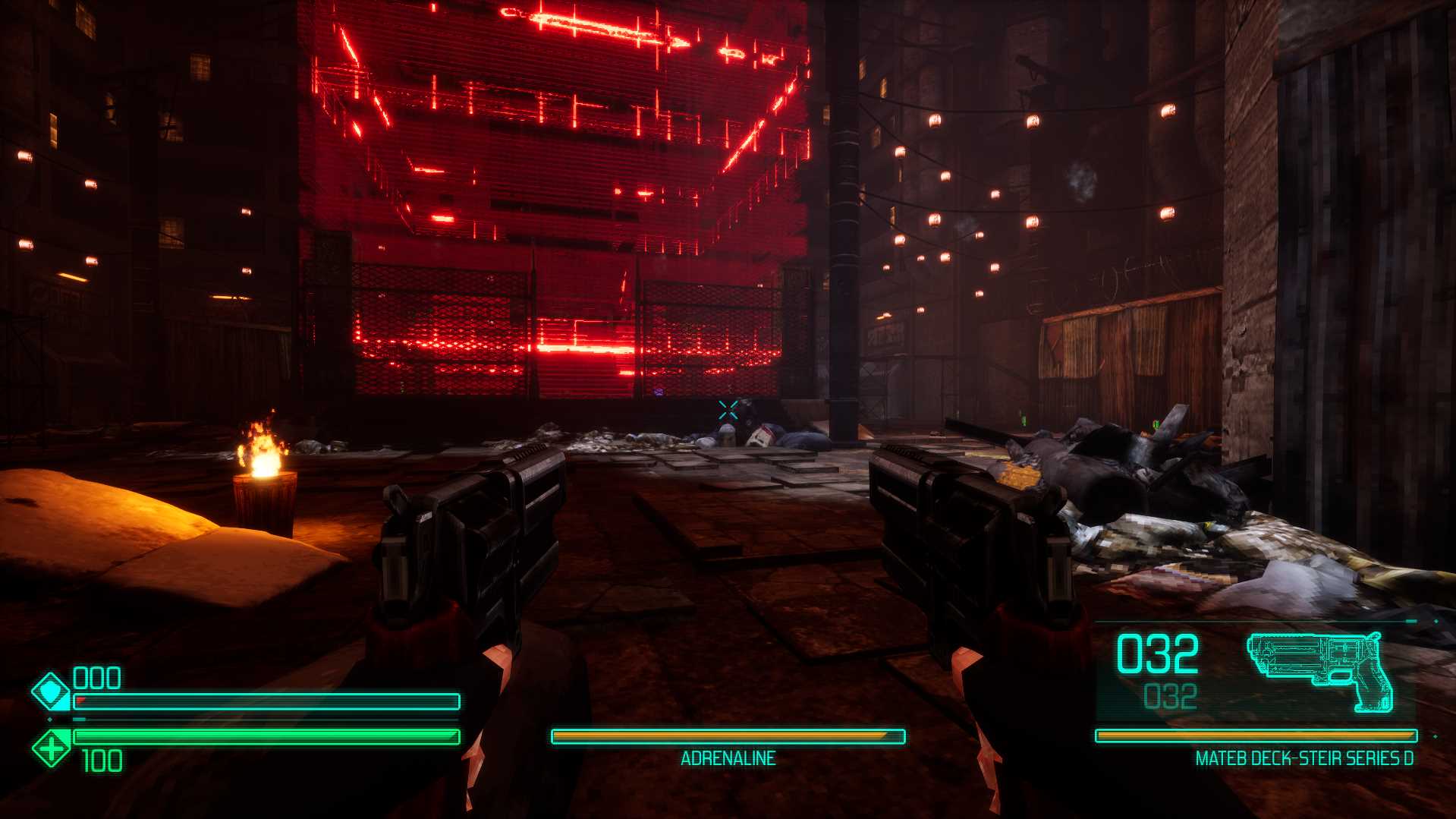Click the crosshair at screen center
Viewport: 1456px width, 819px height.
pos(727,412)
